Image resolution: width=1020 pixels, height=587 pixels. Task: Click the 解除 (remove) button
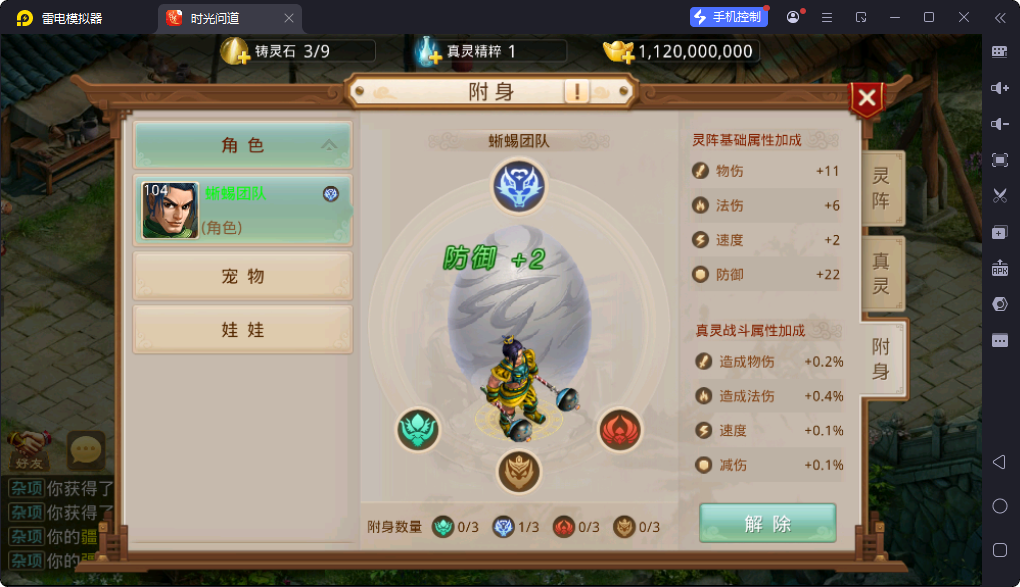click(767, 523)
